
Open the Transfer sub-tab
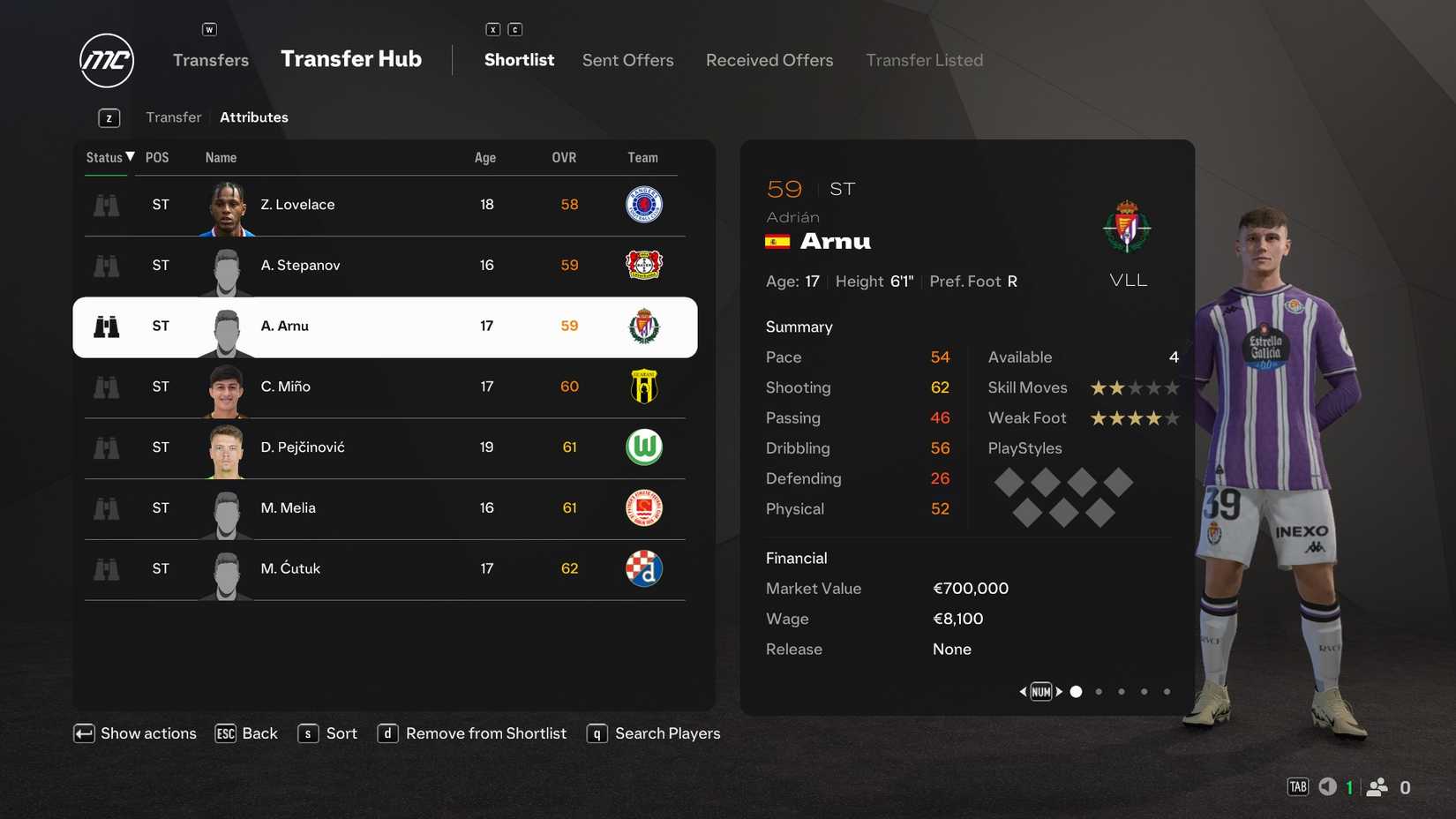tap(173, 116)
